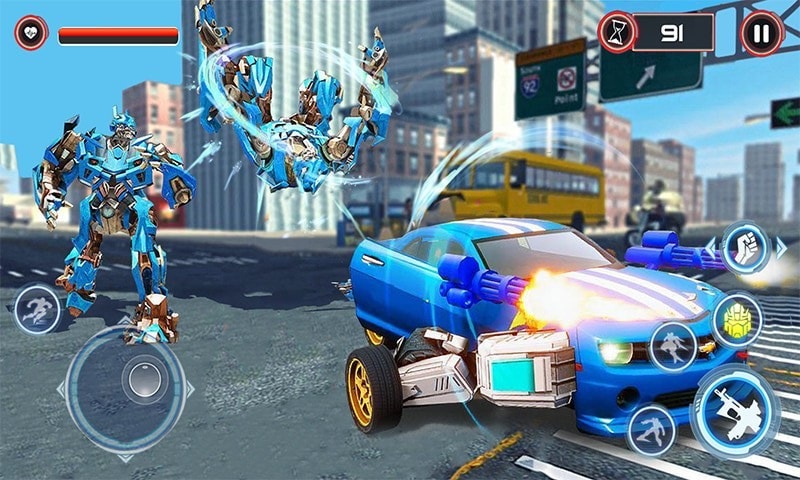Tap the figure icon beside the large gun button
Image resolution: width=800 pixels, height=480 pixels.
click(x=651, y=429)
